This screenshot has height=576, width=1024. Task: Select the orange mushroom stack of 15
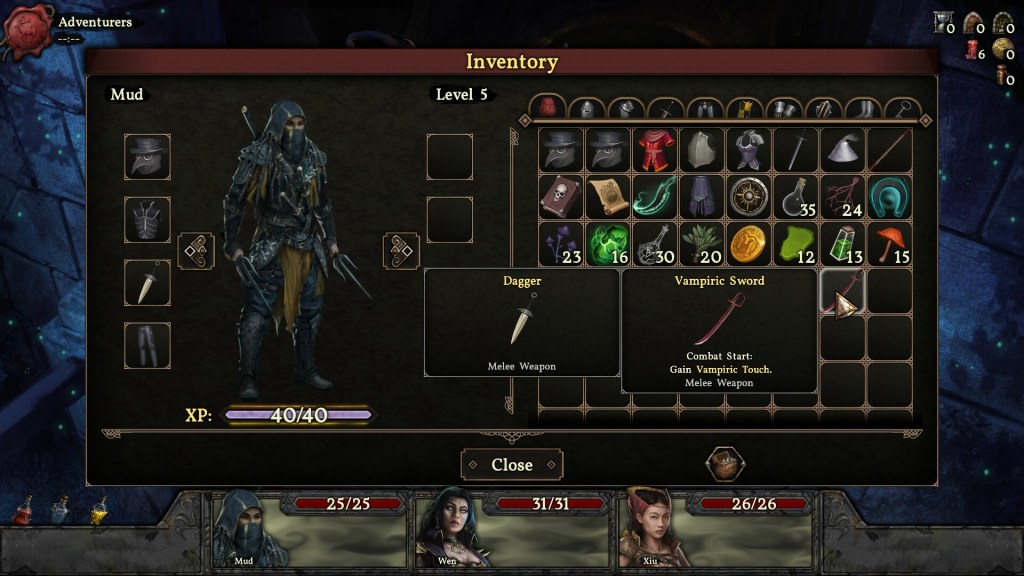coord(887,243)
